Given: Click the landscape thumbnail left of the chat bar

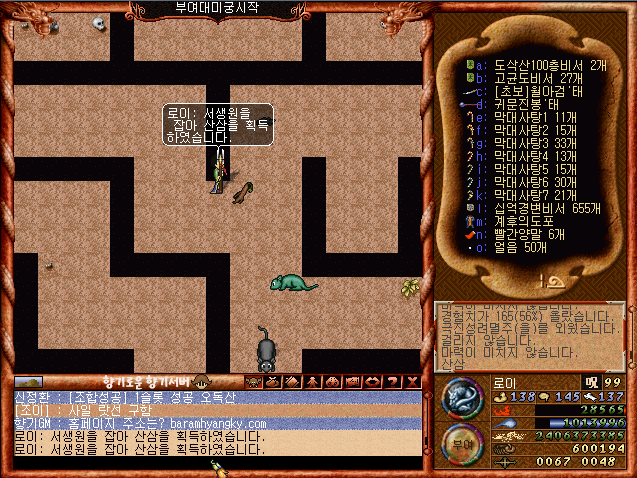Looking at the screenshot, I should (x=28, y=382).
